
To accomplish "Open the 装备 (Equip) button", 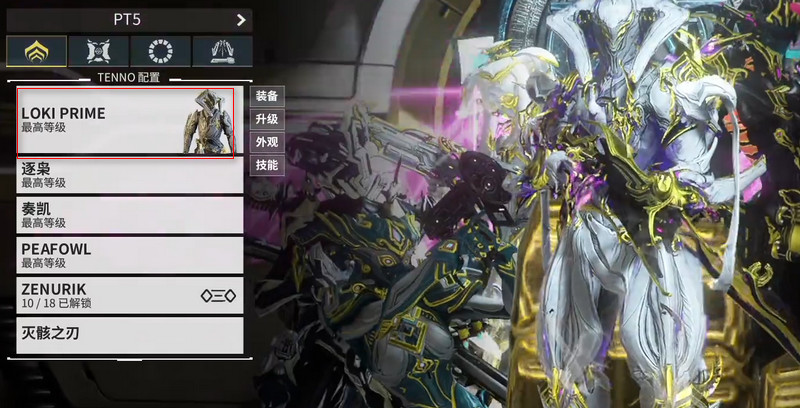I will tap(267, 97).
